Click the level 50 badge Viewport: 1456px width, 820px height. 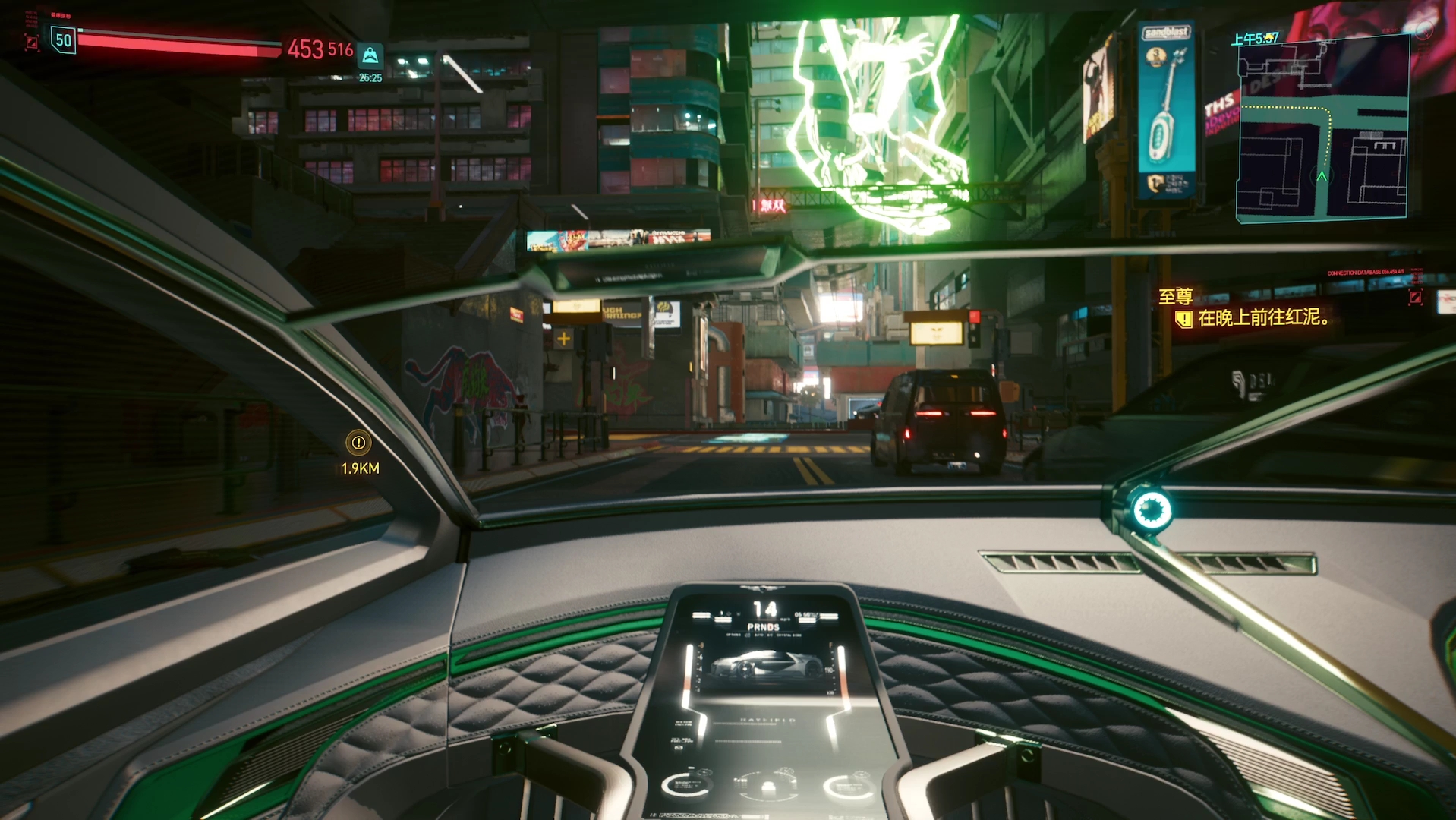64,40
